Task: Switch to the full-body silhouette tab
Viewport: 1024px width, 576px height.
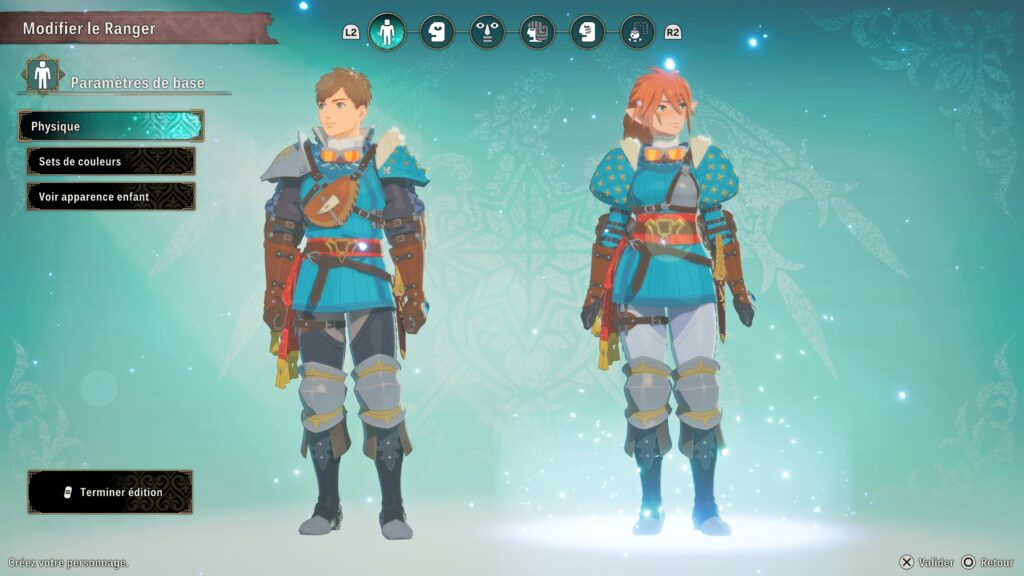Action: pos(387,32)
